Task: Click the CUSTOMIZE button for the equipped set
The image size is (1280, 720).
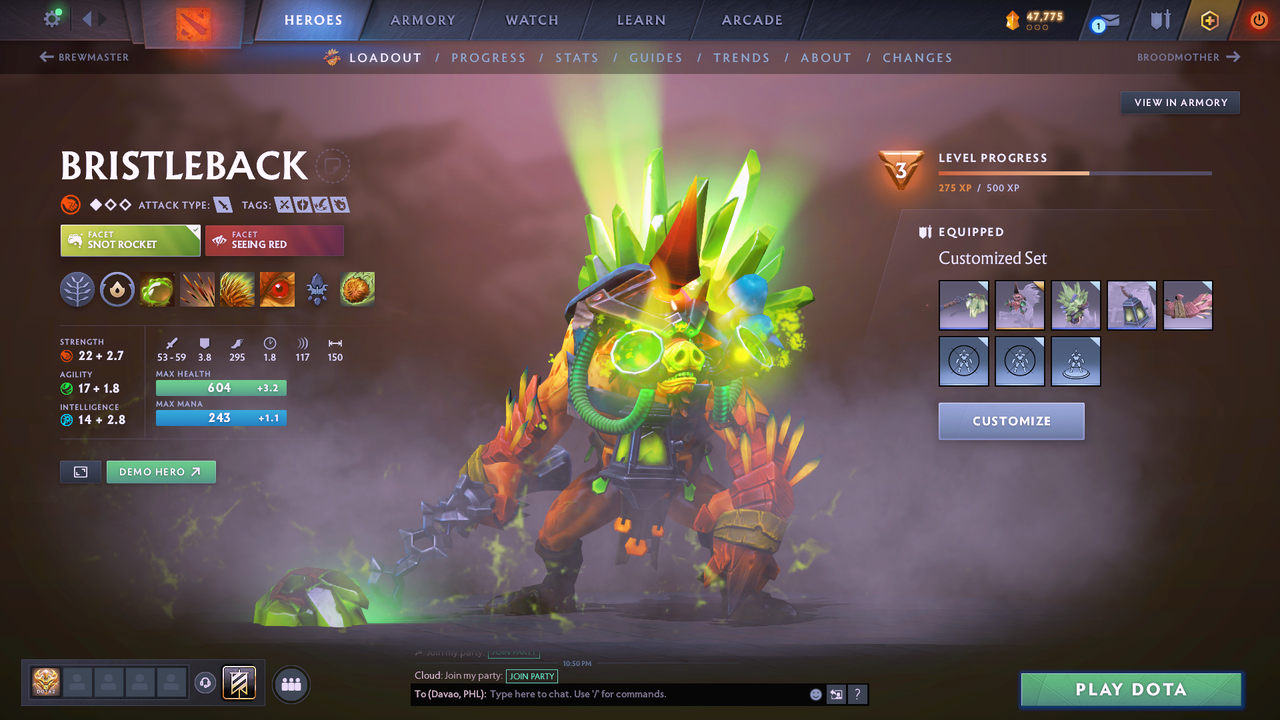Action: click(x=1011, y=421)
